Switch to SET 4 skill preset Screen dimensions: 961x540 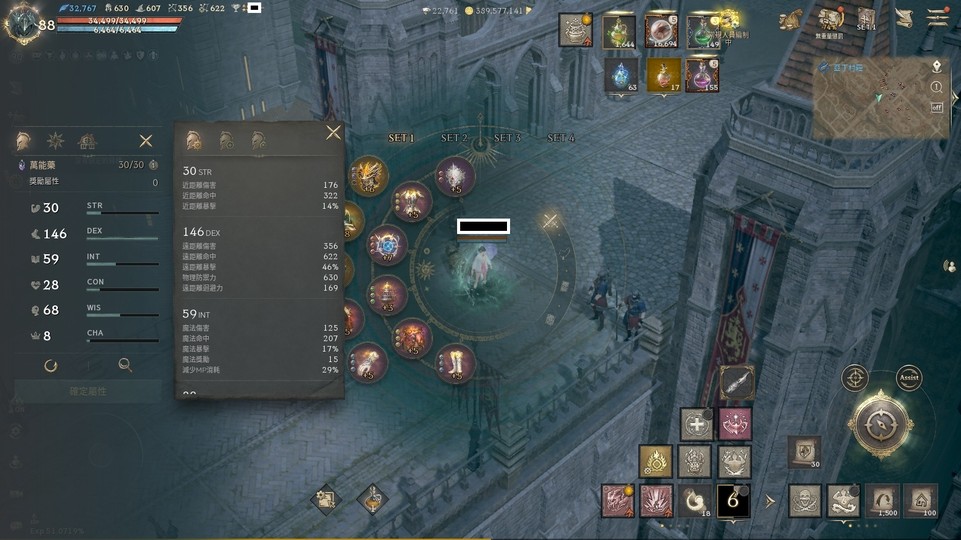click(x=561, y=138)
